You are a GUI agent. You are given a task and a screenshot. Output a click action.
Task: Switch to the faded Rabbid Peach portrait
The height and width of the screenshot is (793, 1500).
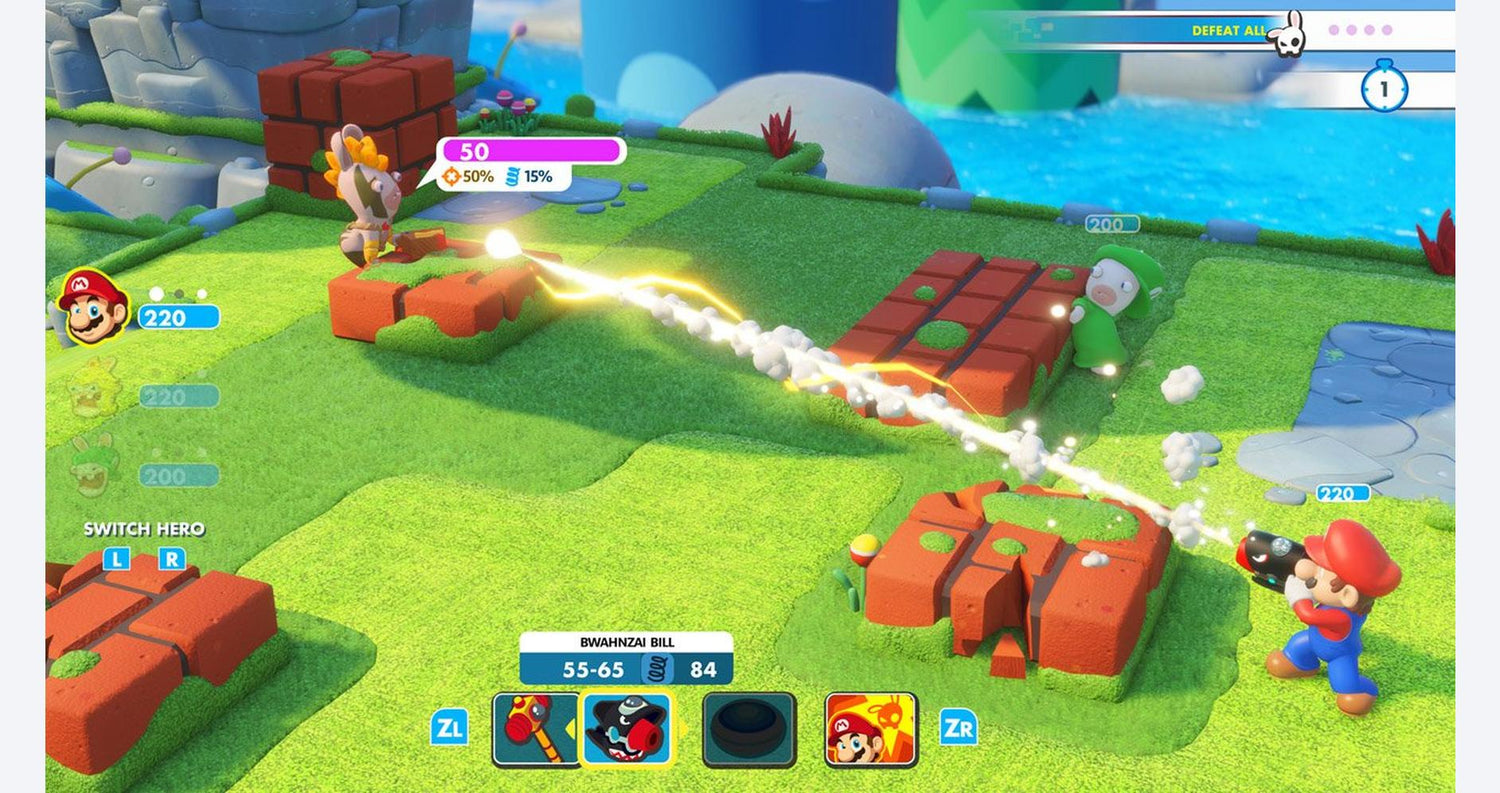[x=93, y=390]
